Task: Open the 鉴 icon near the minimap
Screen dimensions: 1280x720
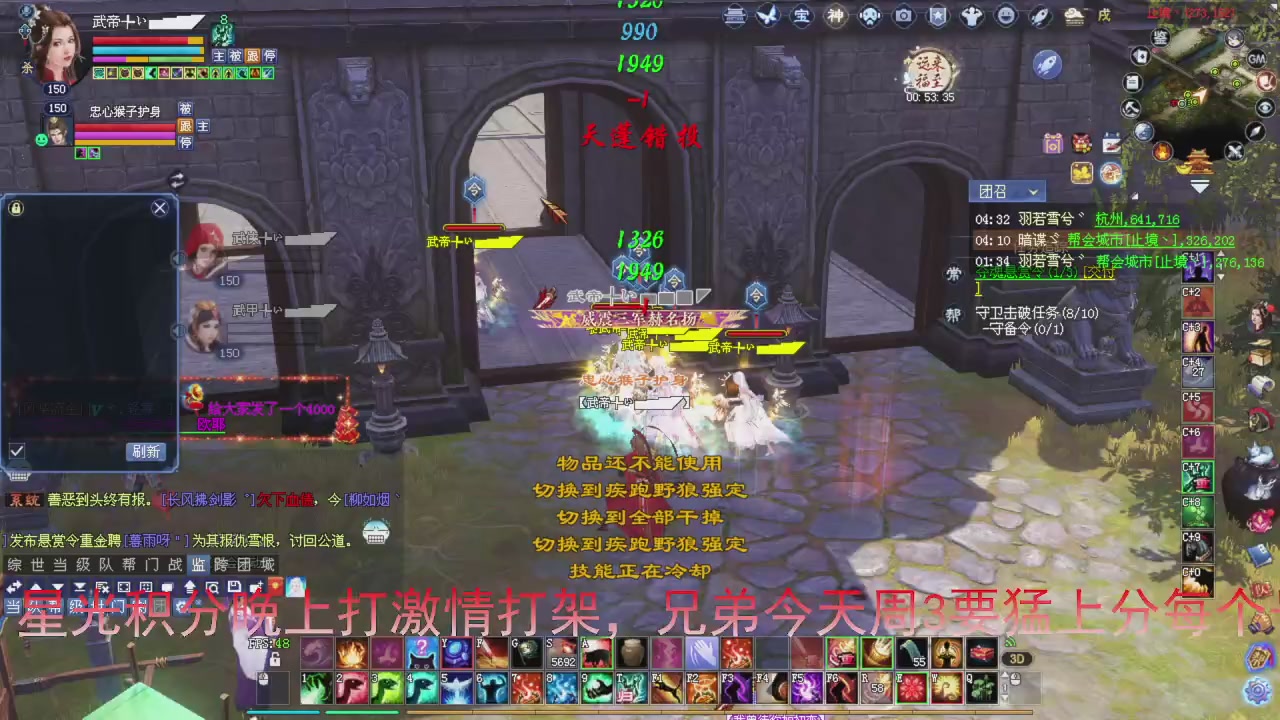Action: [1160, 37]
